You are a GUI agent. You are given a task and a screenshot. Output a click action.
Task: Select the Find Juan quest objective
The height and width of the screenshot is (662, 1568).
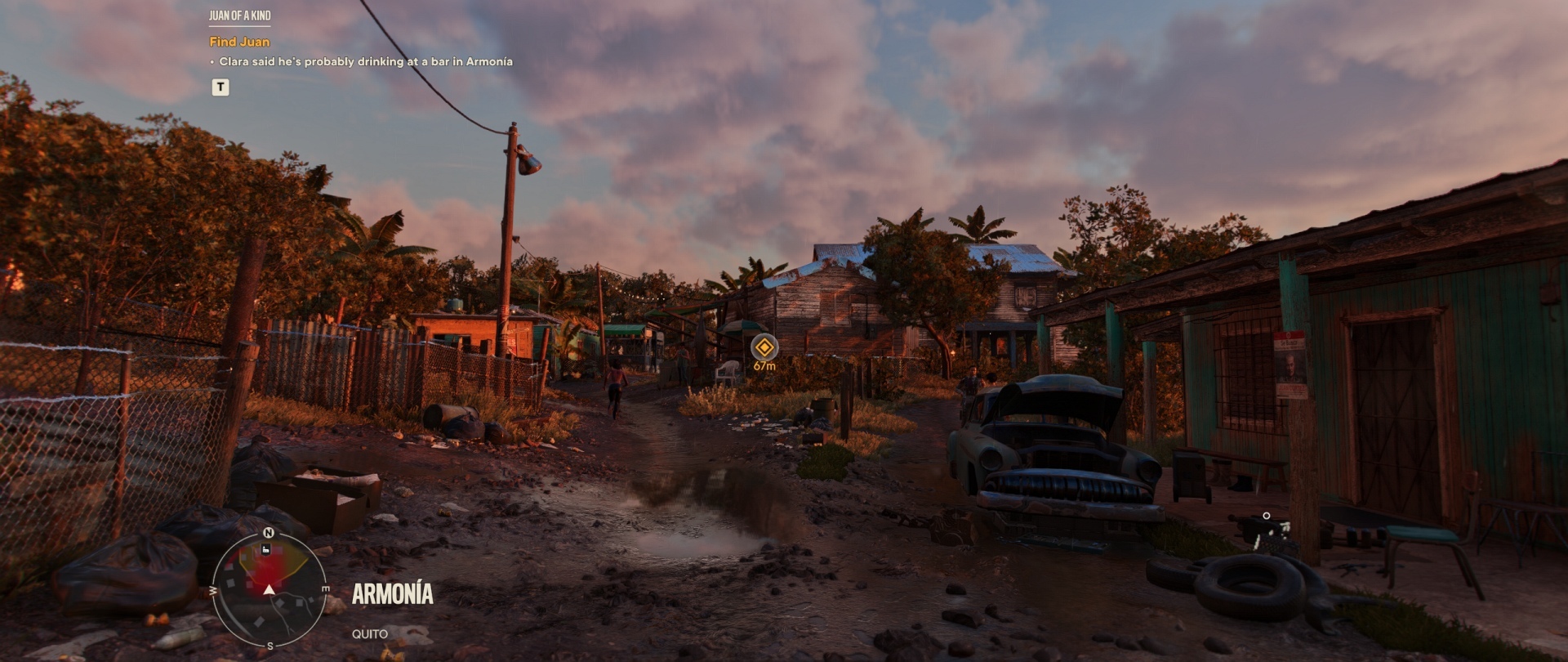pos(239,42)
